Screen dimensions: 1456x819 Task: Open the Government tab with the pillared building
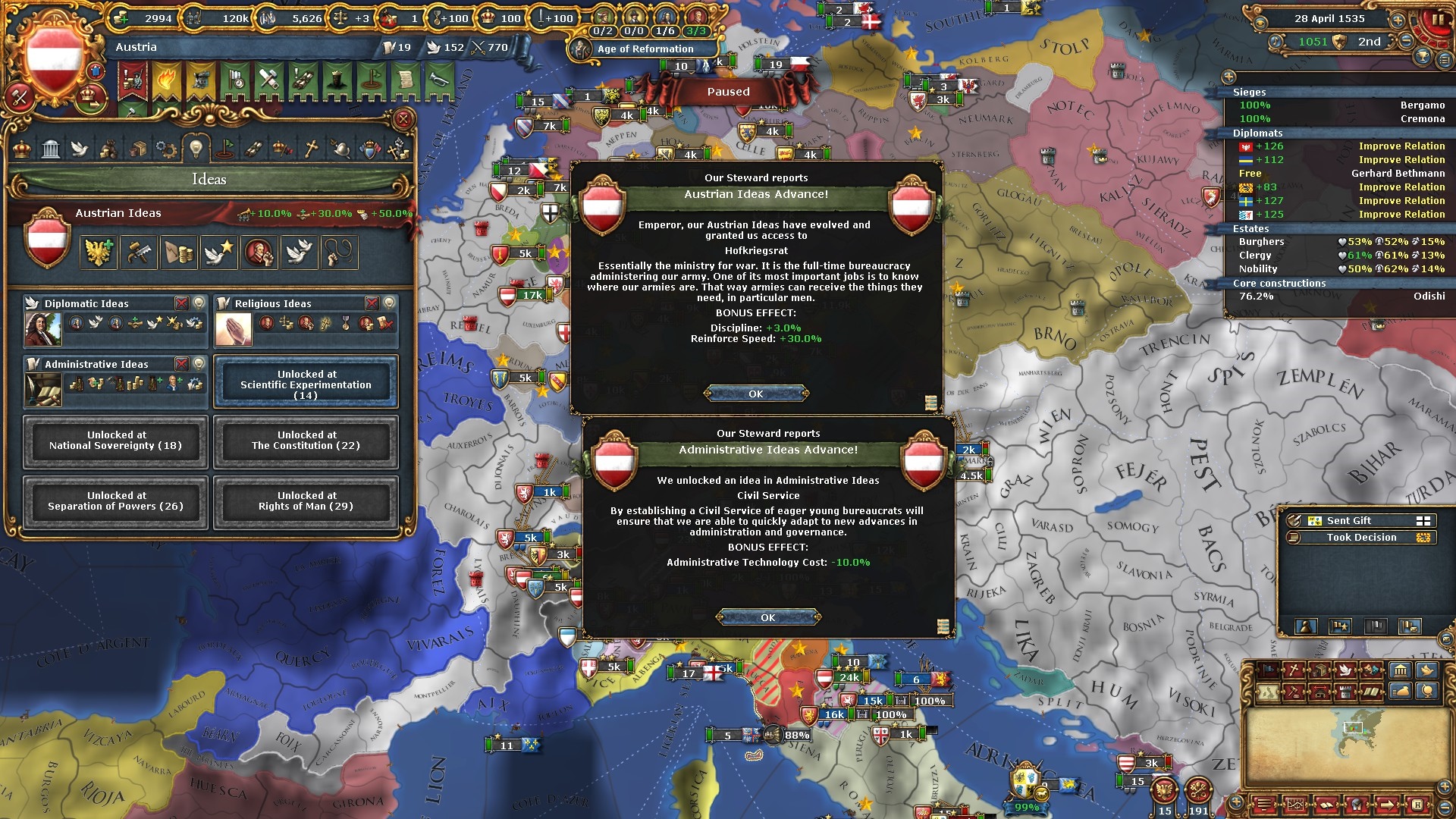tap(51, 149)
